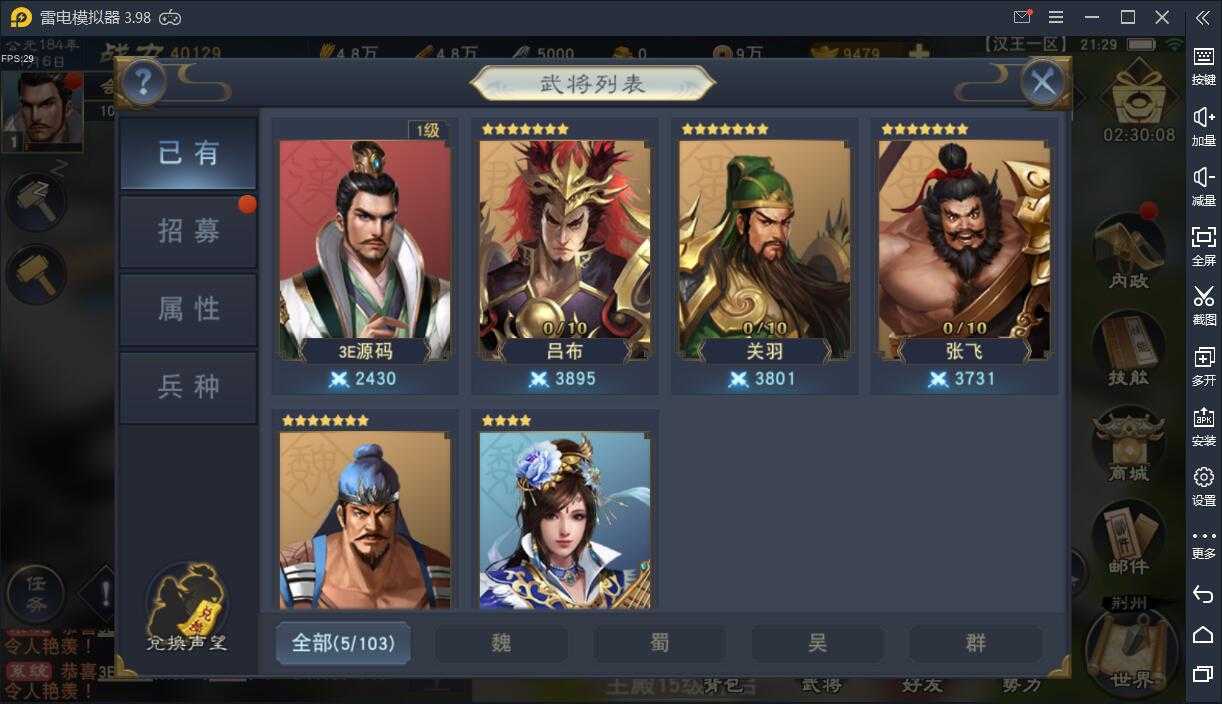Open the question mark help button
The width and height of the screenshot is (1222, 704).
click(x=143, y=82)
